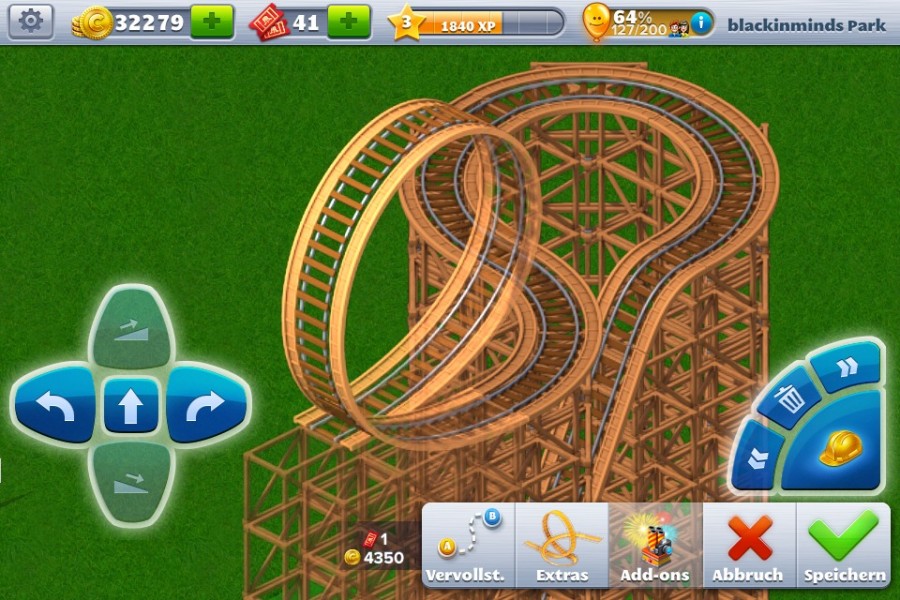Image resolution: width=900 pixels, height=600 pixels.
Task: Open the settings gear menu
Action: (32, 20)
